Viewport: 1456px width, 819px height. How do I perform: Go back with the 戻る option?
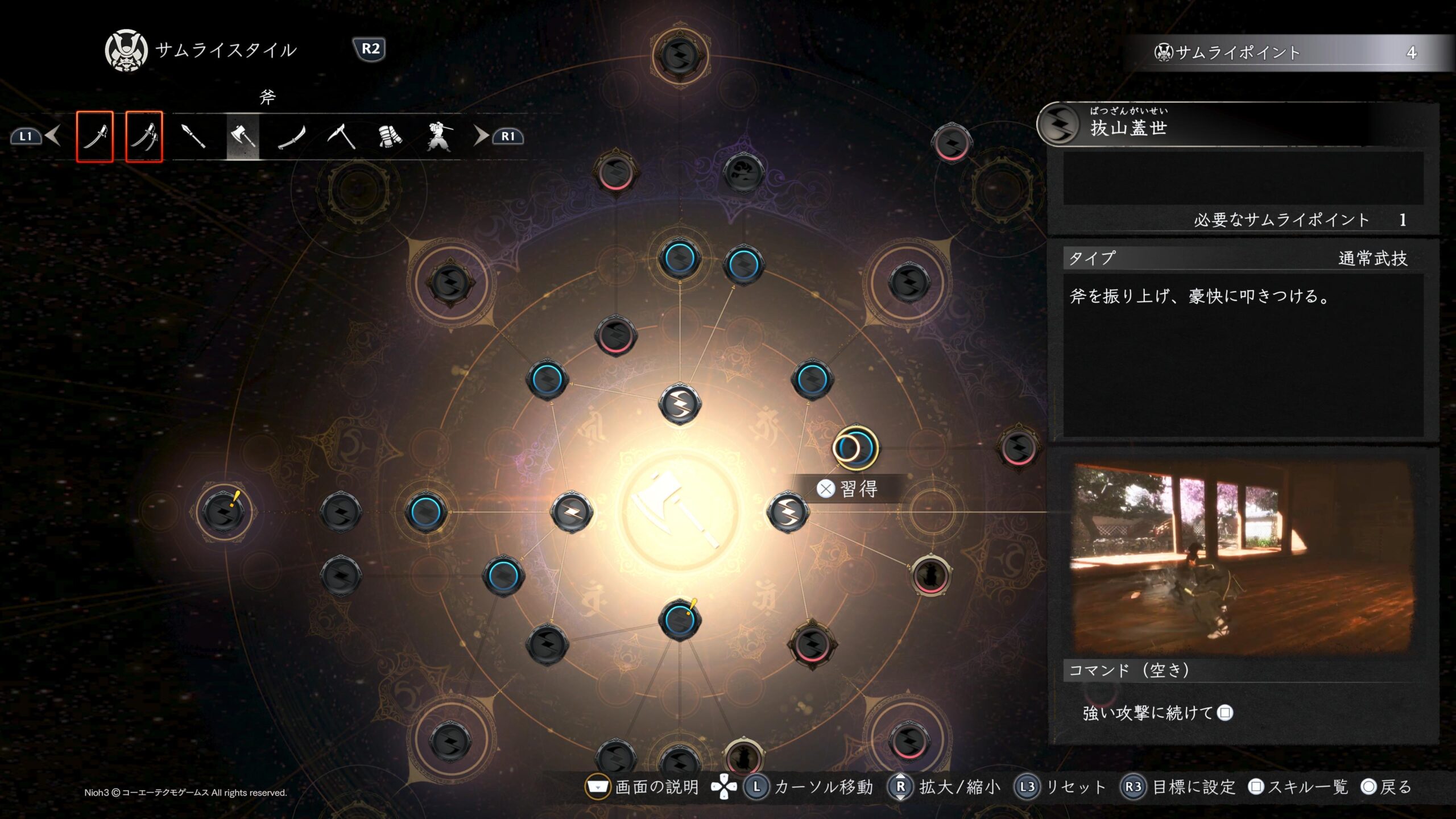point(1387,787)
